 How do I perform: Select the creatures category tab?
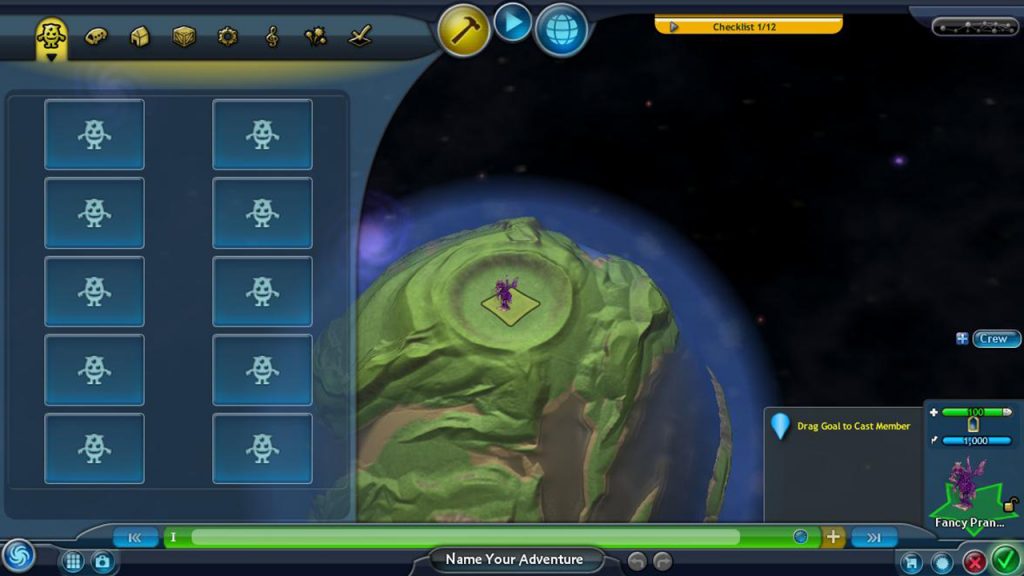51,37
